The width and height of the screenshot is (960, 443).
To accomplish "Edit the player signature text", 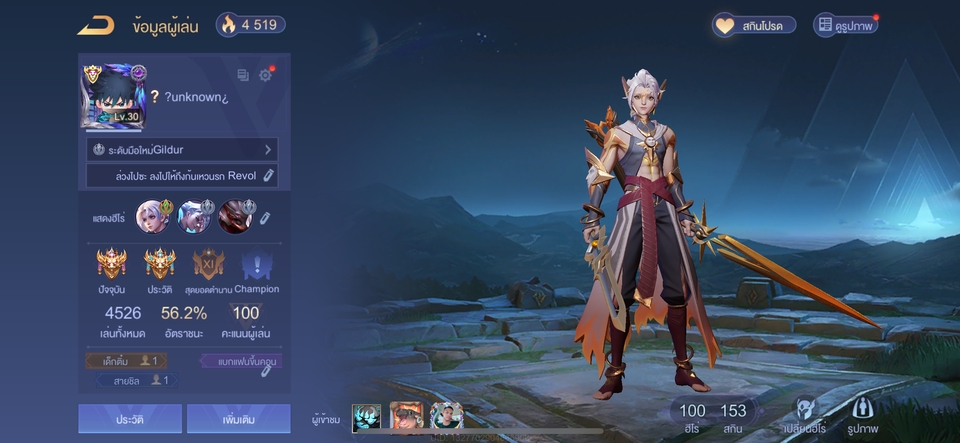I will [x=268, y=175].
